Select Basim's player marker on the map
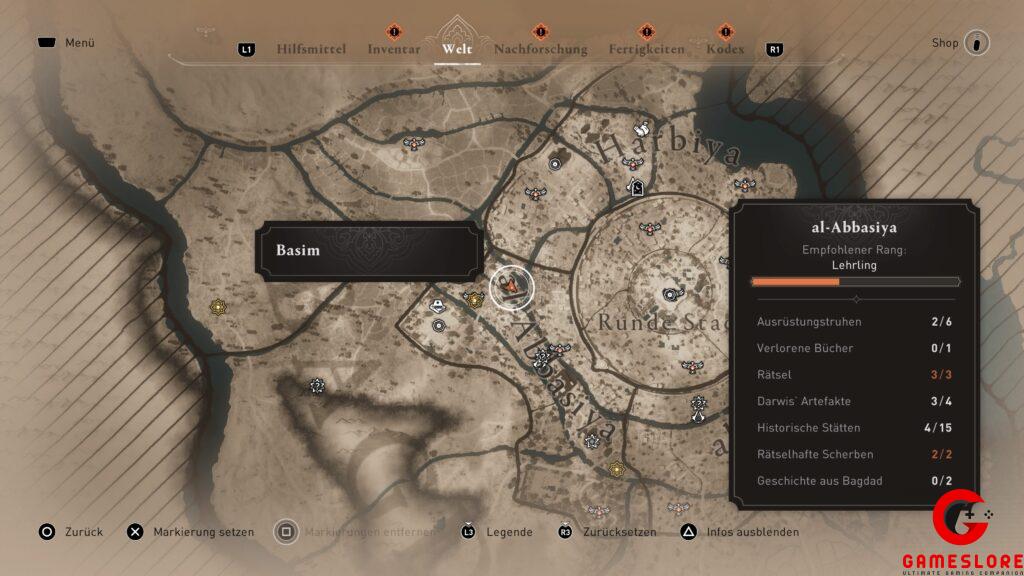This screenshot has height=576, width=1024. pyautogui.click(x=512, y=288)
